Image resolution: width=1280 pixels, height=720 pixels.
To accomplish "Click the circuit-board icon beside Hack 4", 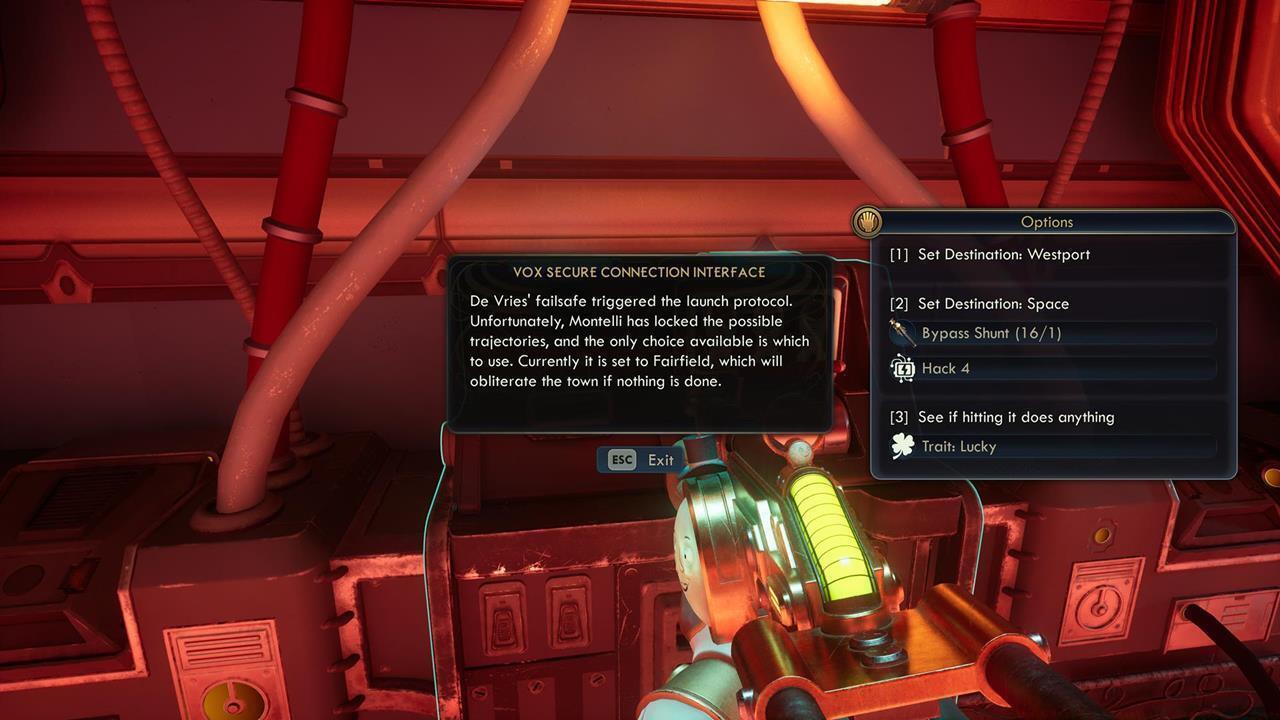I will [903, 368].
